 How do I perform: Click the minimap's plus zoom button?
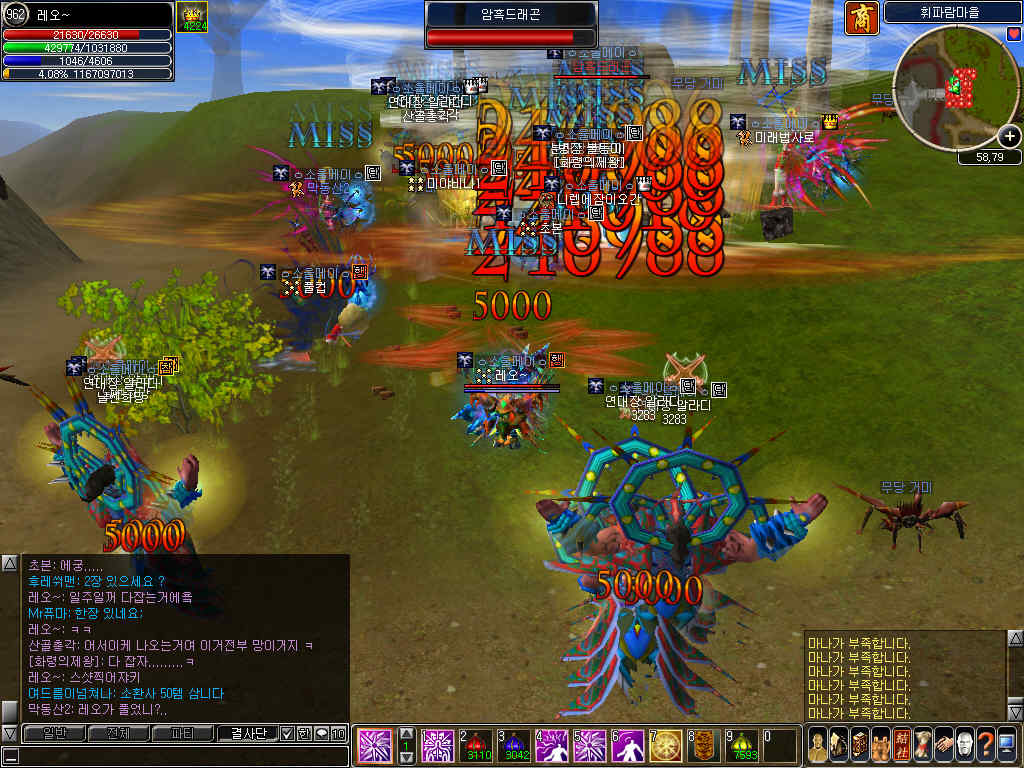1009,138
